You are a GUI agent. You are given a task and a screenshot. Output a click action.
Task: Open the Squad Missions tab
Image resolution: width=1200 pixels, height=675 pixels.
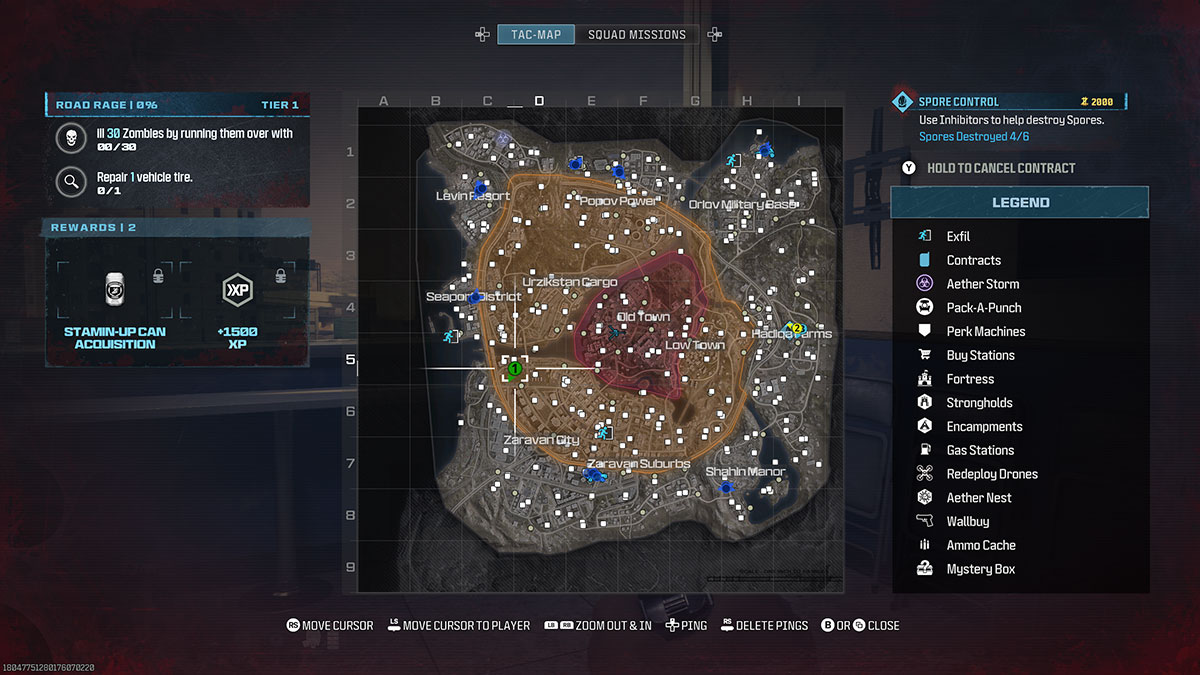(x=637, y=35)
